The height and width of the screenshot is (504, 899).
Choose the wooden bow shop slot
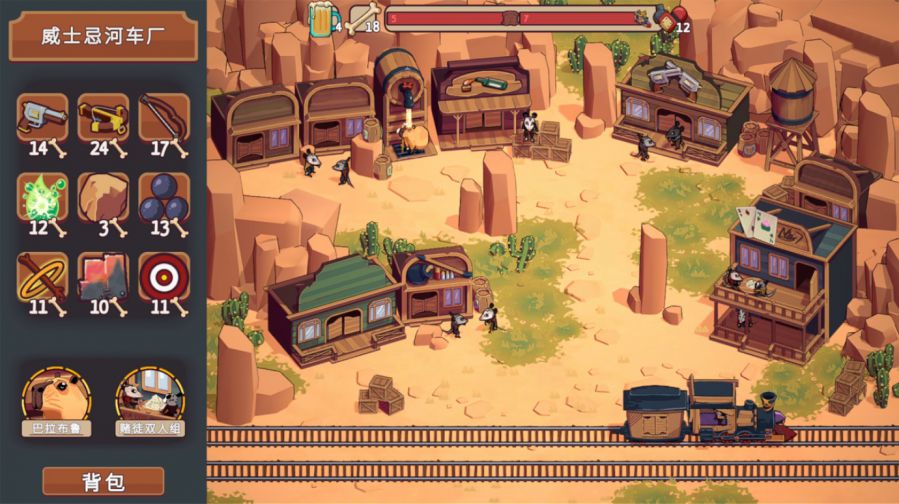coord(163,118)
